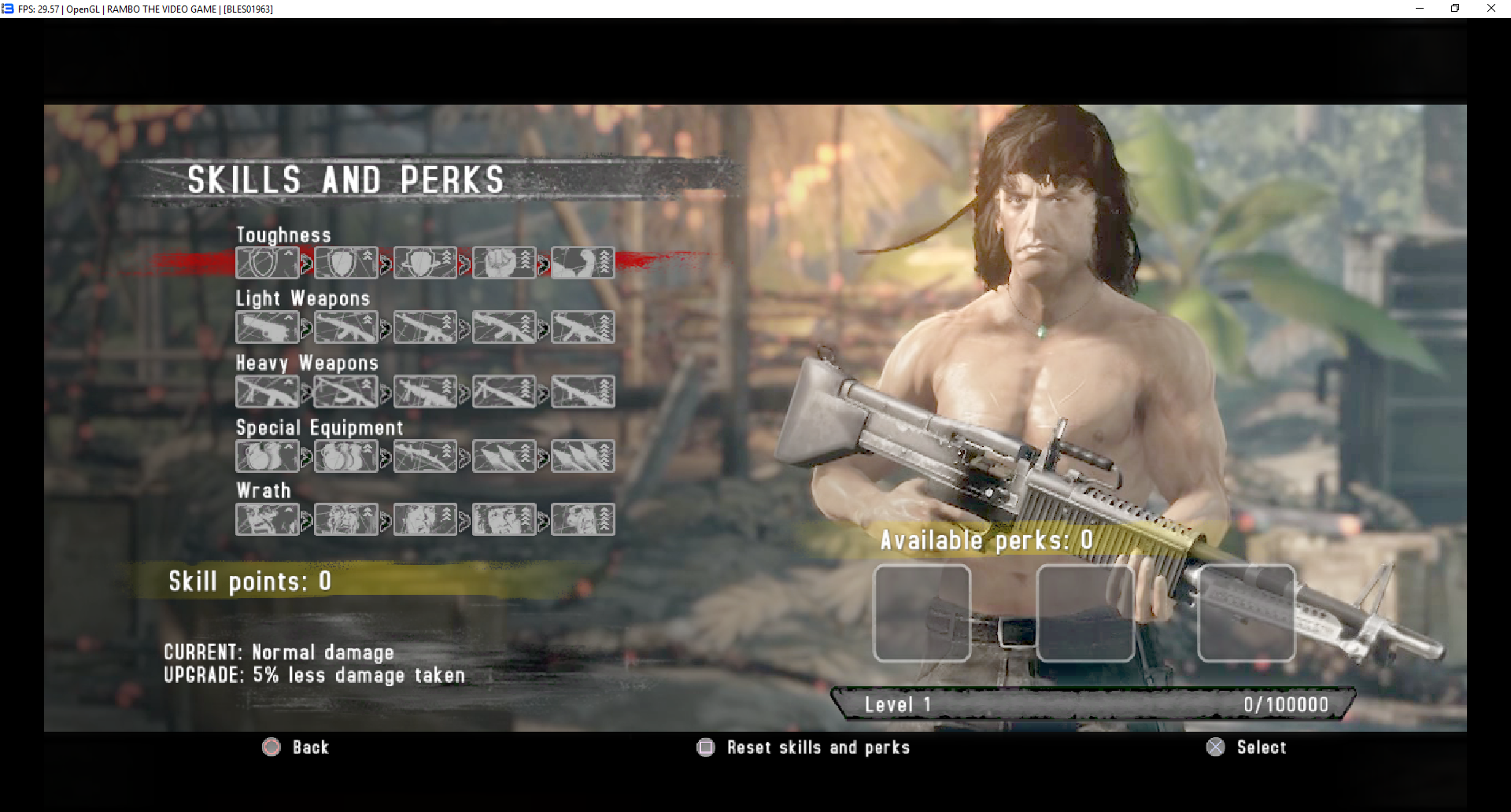Select the third-tier Heavy Weapons skill
This screenshot has height=812, width=1511.
(x=425, y=392)
